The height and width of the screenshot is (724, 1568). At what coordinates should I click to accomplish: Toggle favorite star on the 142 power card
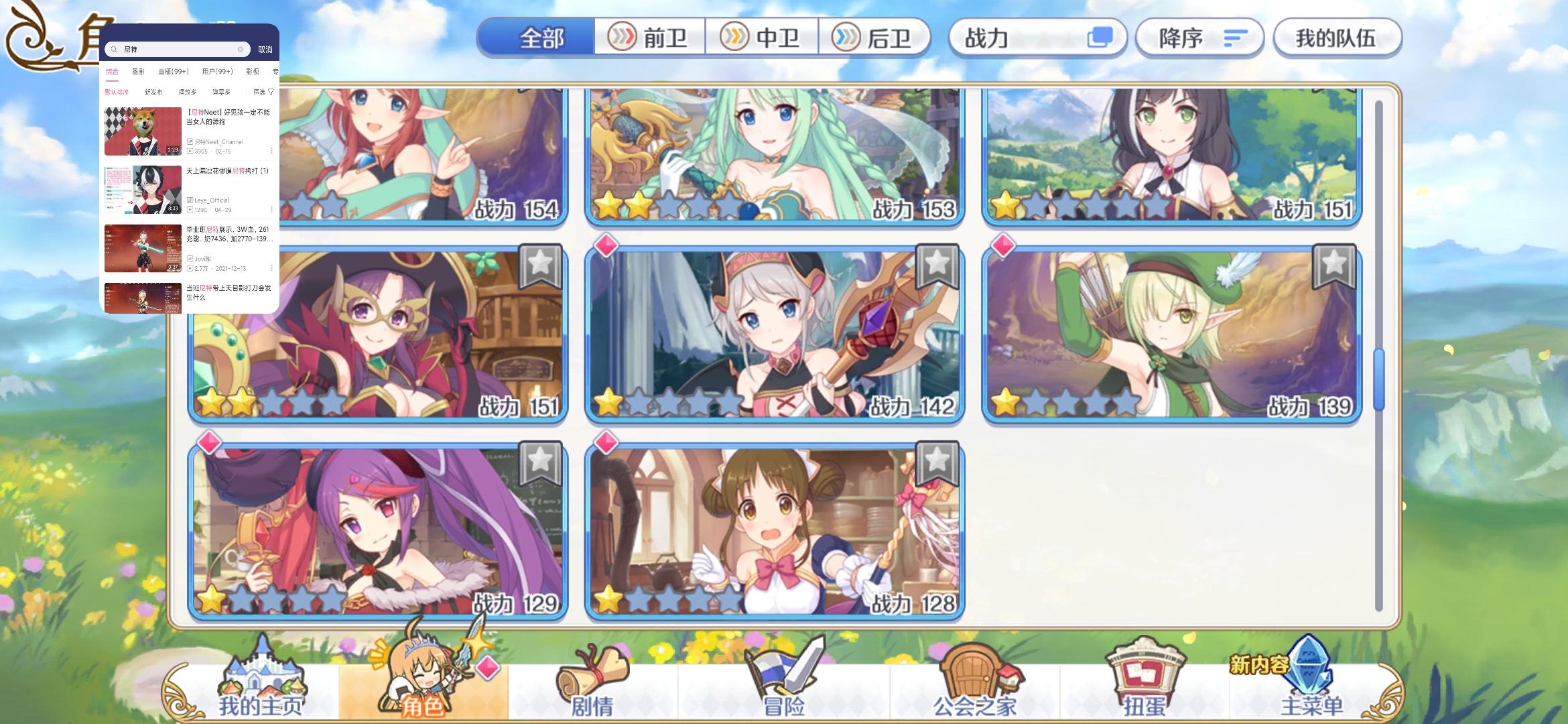937,264
